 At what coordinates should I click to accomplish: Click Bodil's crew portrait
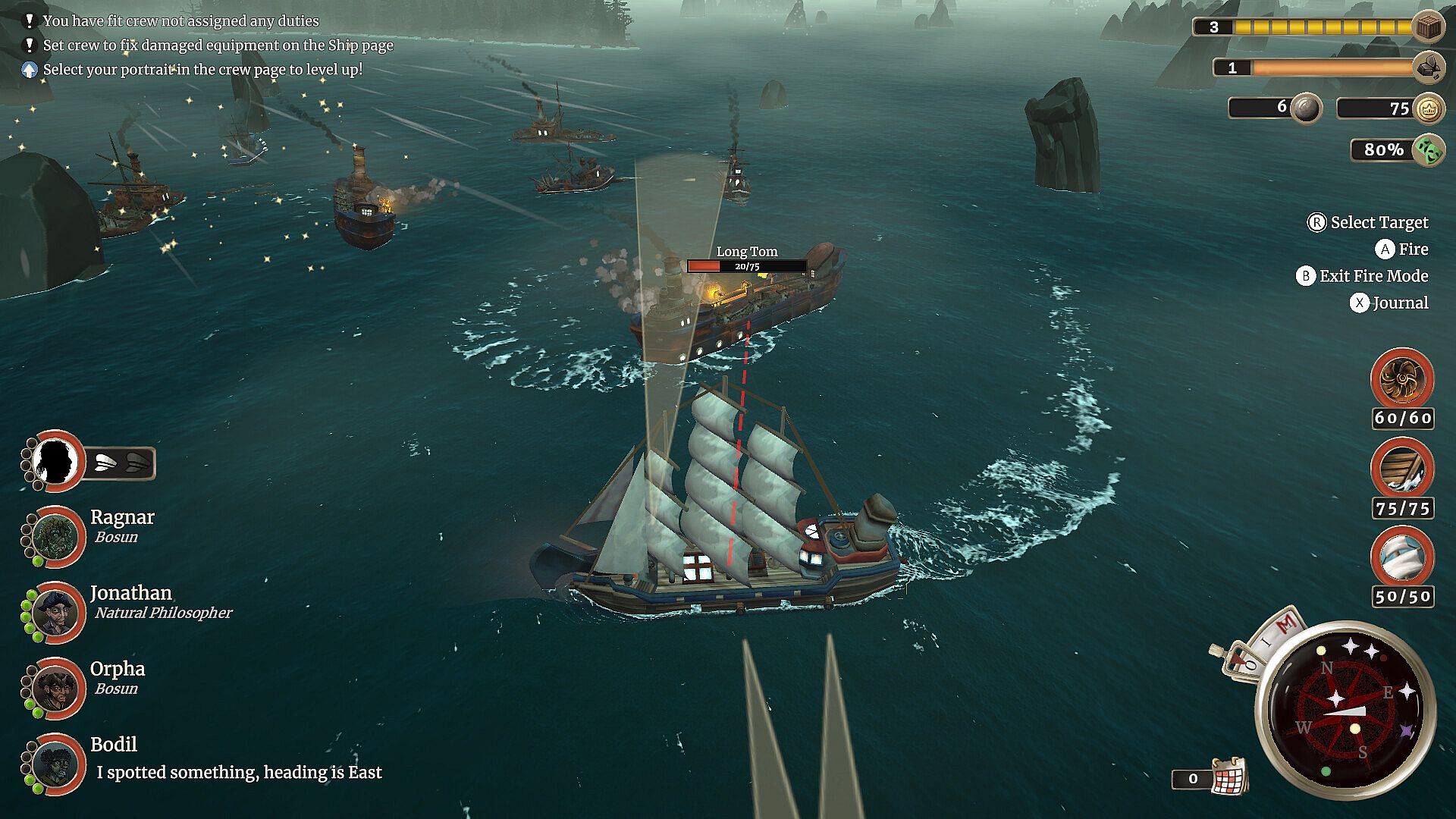point(56,764)
